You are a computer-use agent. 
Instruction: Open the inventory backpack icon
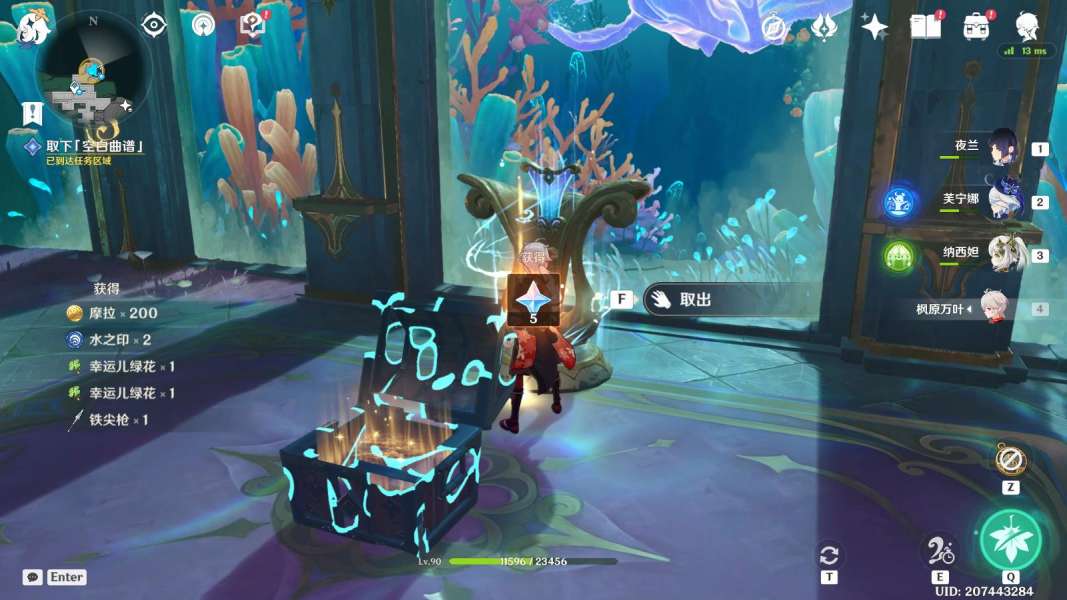(976, 27)
